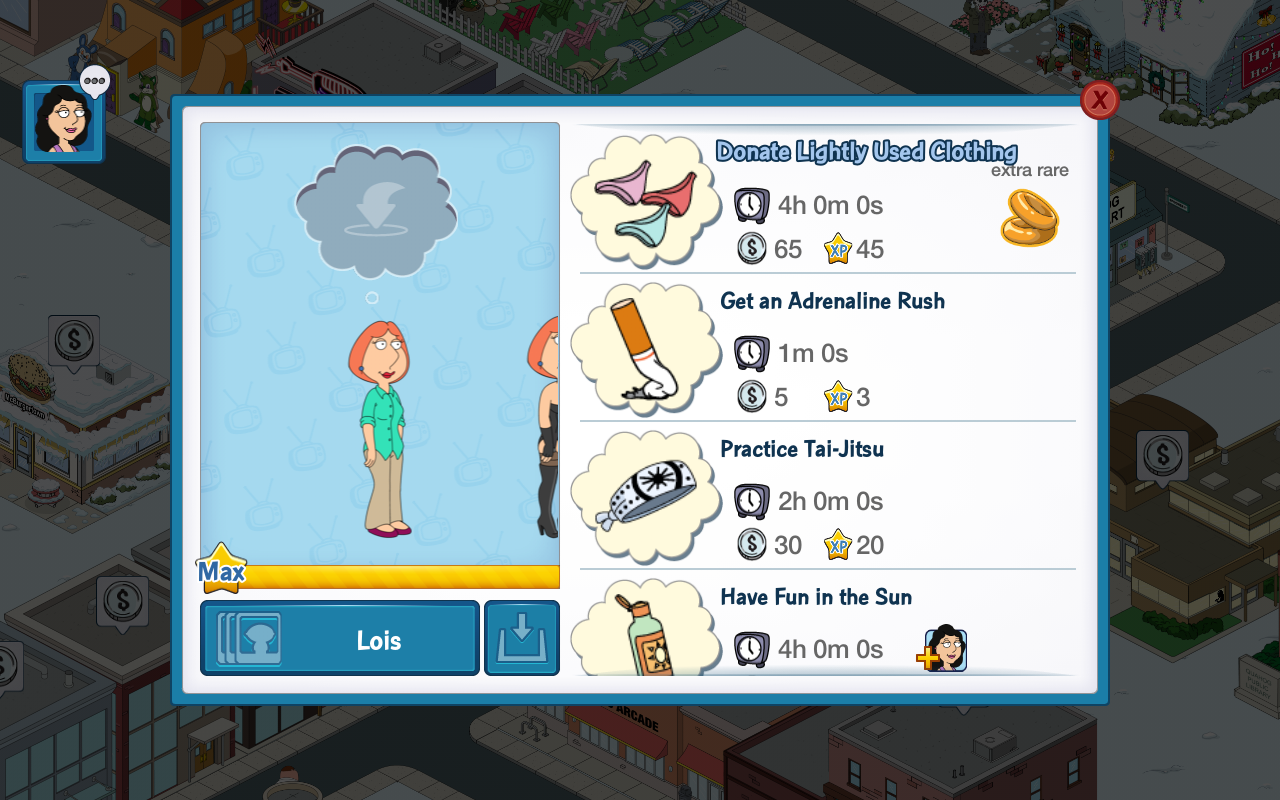Open the Lois outfit selector button
Screen dimensions: 1280x800
340,639
